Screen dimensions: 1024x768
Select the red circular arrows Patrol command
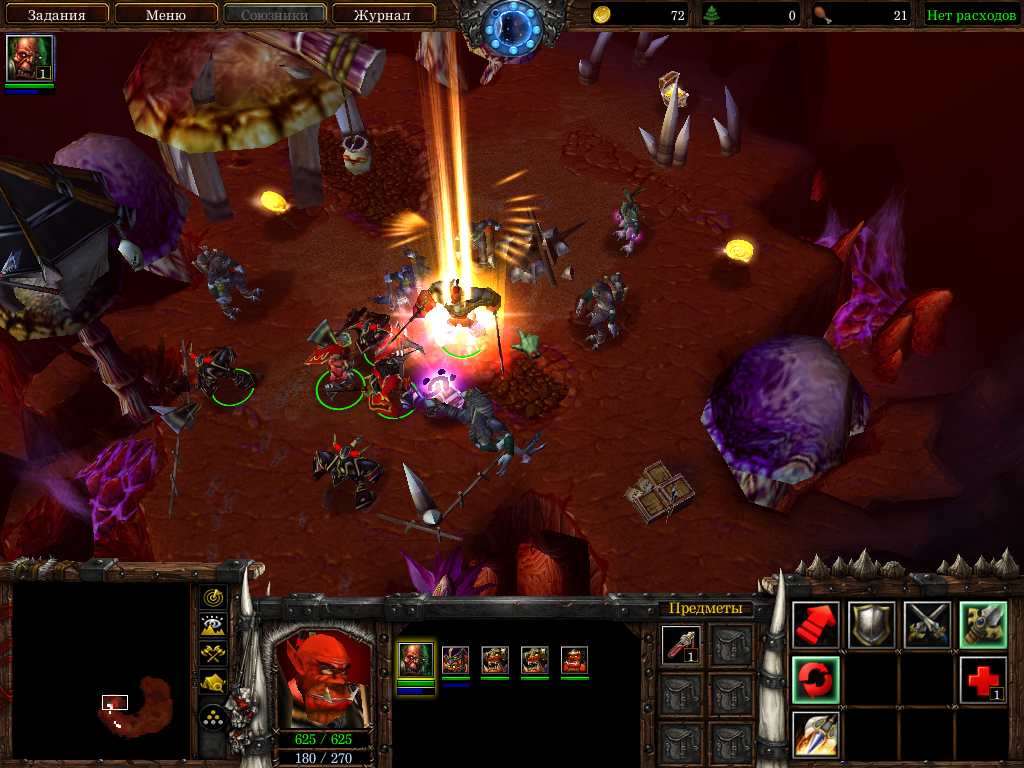click(x=815, y=679)
